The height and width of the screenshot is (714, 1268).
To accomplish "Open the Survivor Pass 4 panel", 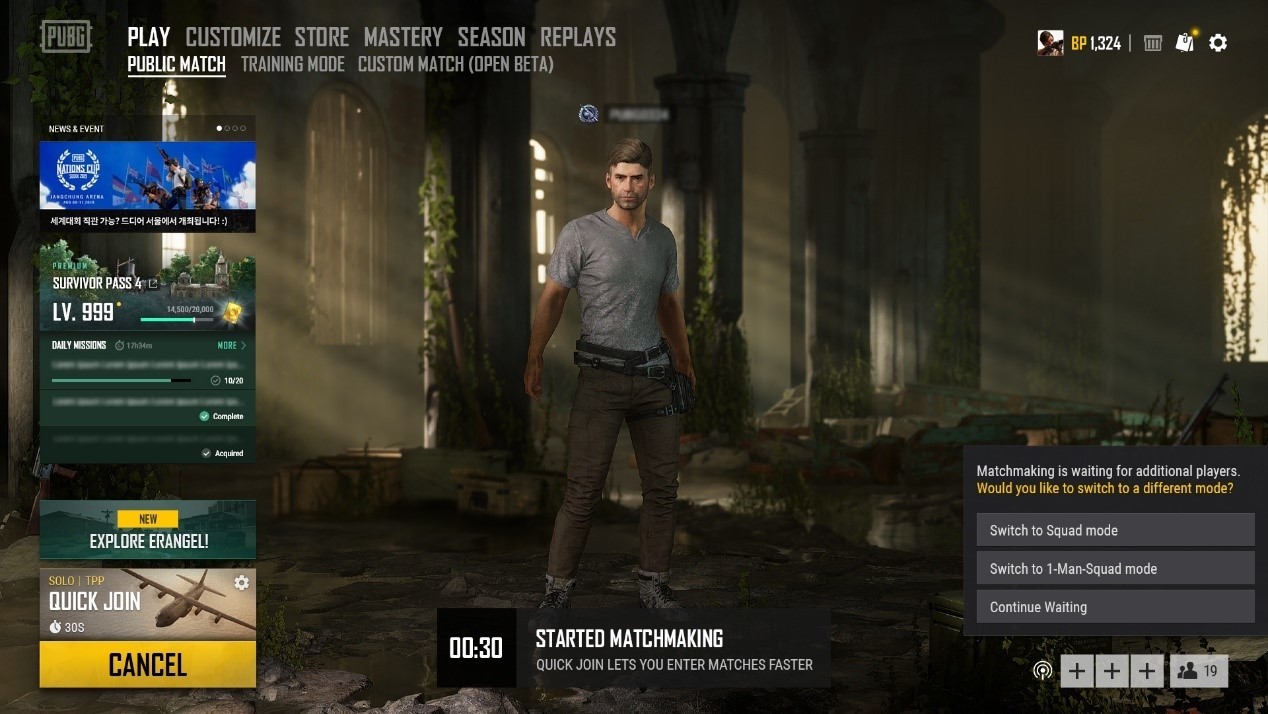I will click(x=147, y=292).
